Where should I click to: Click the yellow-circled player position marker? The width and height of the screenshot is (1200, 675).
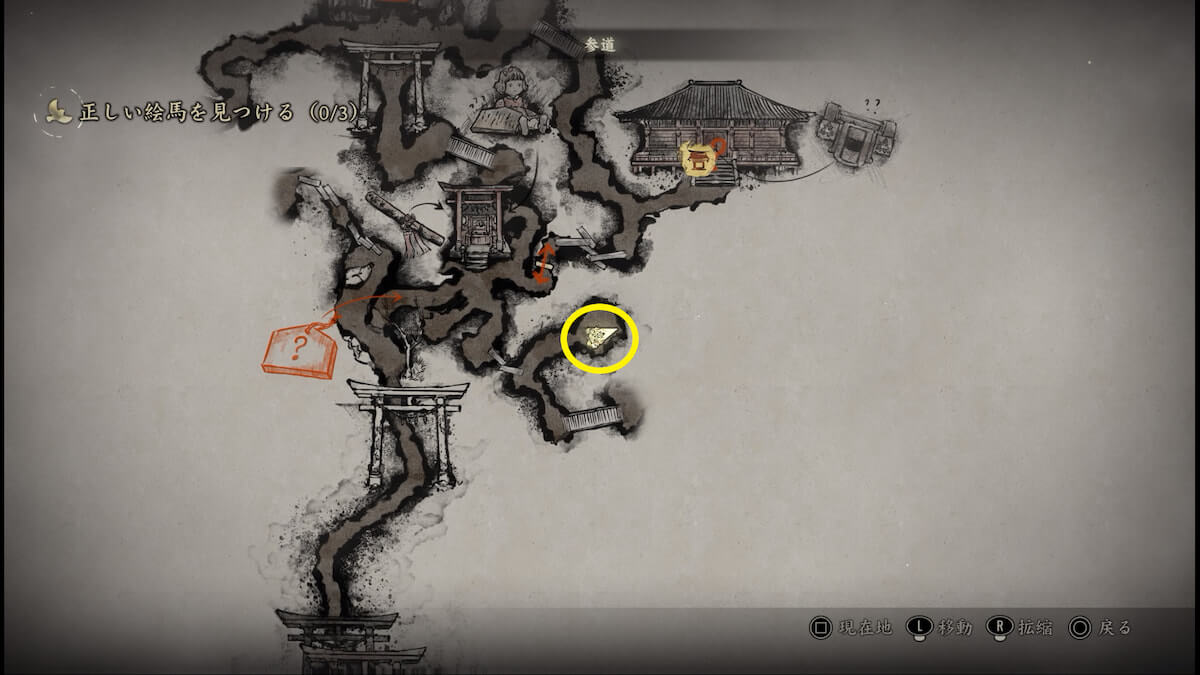tap(600, 338)
